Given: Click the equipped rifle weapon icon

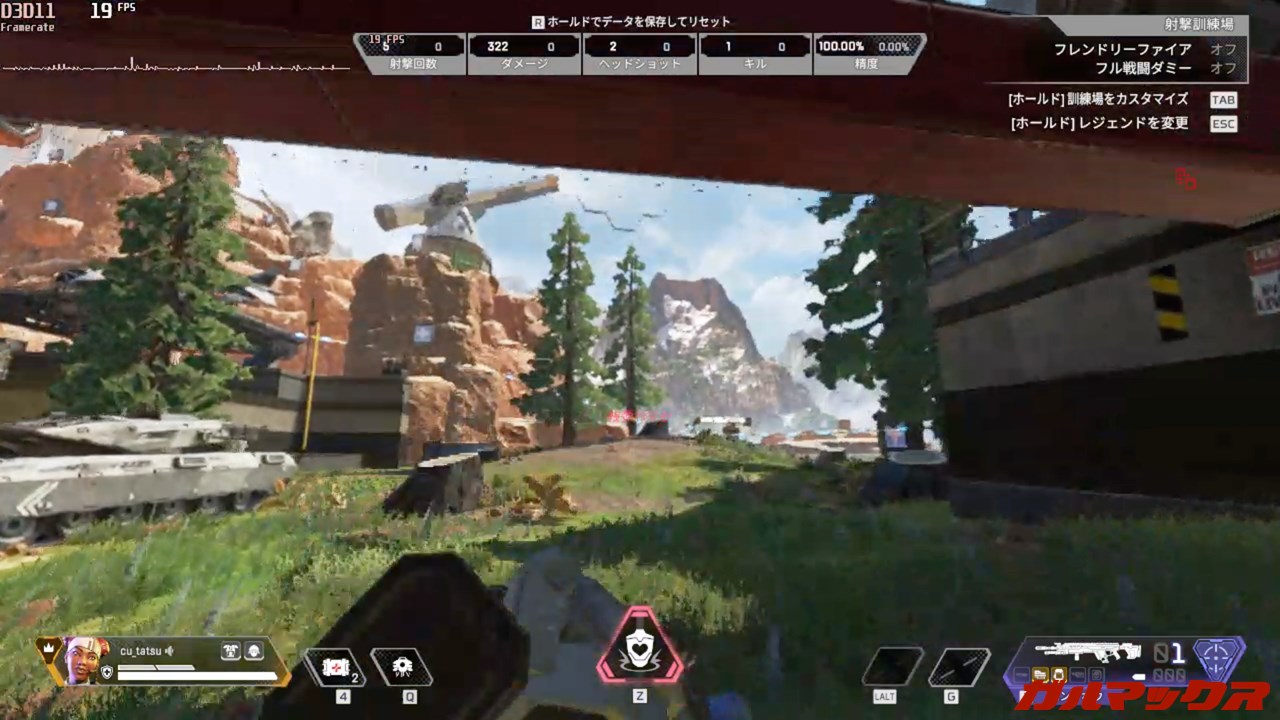Looking at the screenshot, I should tap(1087, 652).
